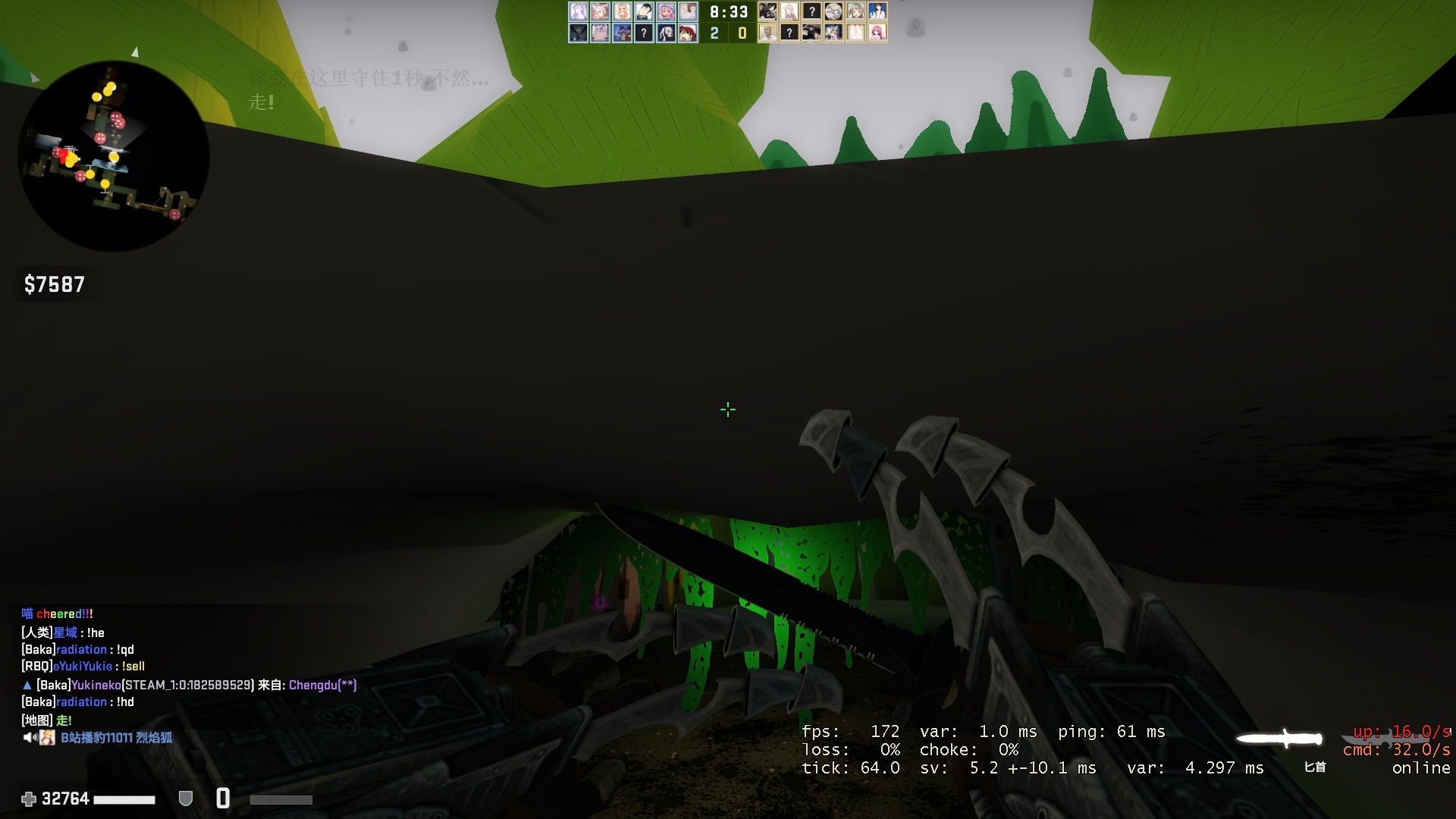Image resolution: width=1456 pixels, height=819 pixels.
Task: Click 星域's chat line saying !he
Action: [x=63, y=632]
